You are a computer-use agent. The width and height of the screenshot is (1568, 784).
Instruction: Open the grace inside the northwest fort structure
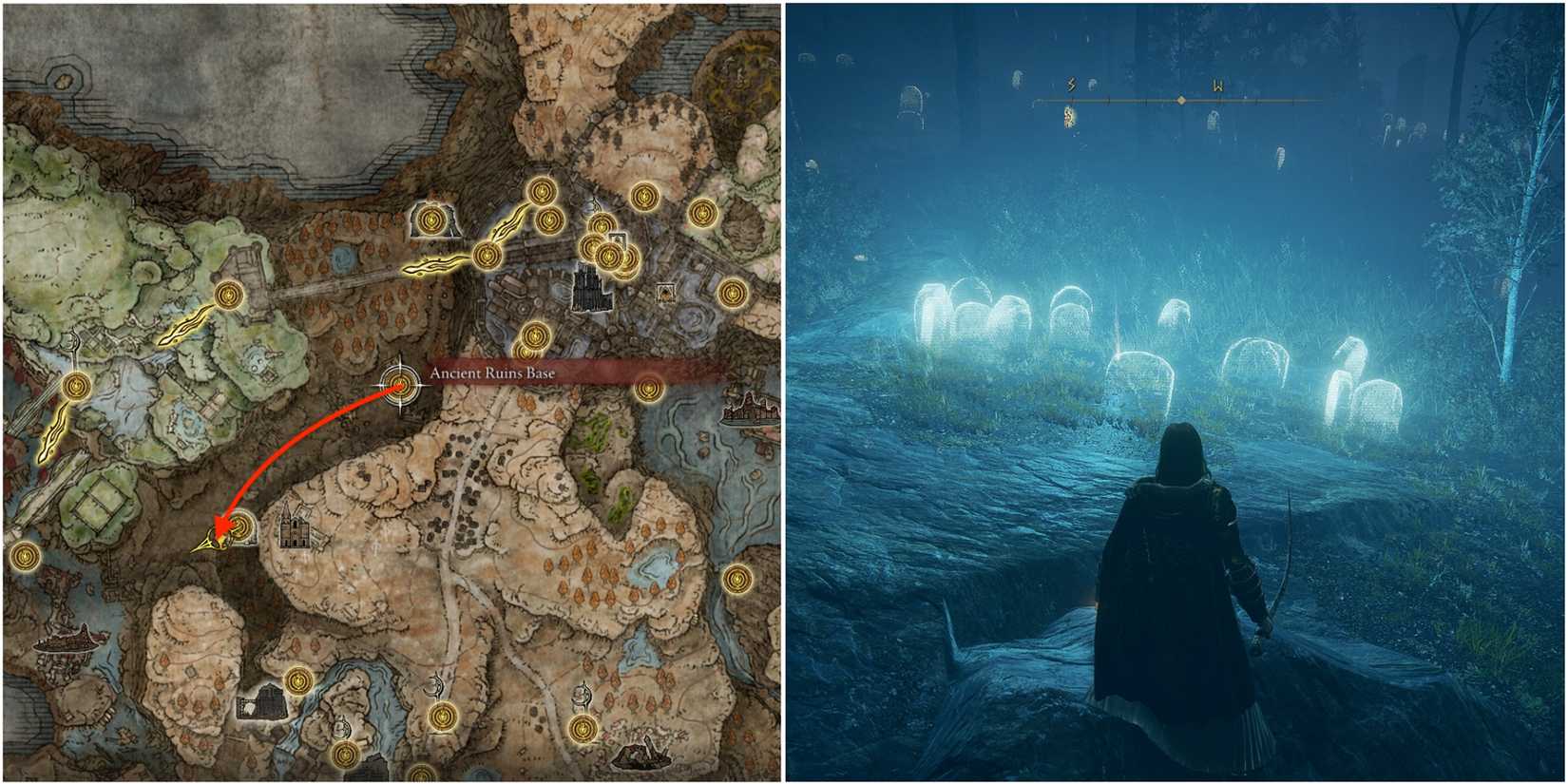(430, 220)
